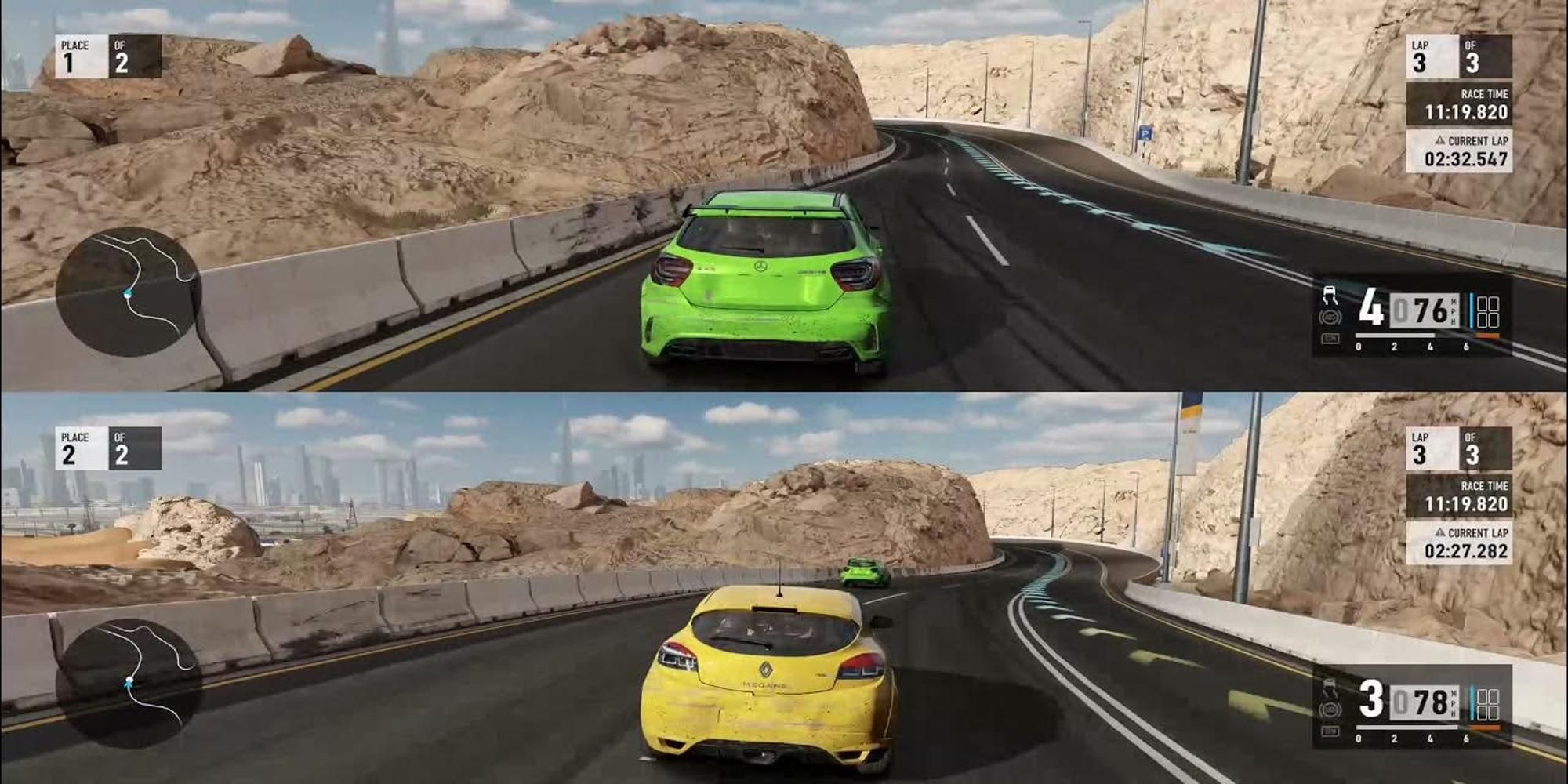Select the tire status grid in bottom HUD
This screenshot has height=784, width=1568.
click(x=1488, y=703)
